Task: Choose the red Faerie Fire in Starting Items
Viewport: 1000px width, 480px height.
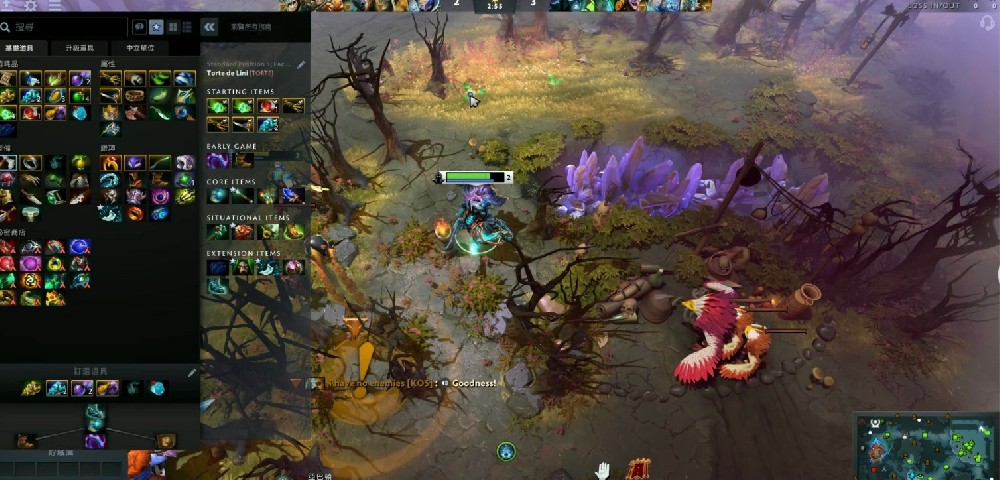Action: click(268, 106)
